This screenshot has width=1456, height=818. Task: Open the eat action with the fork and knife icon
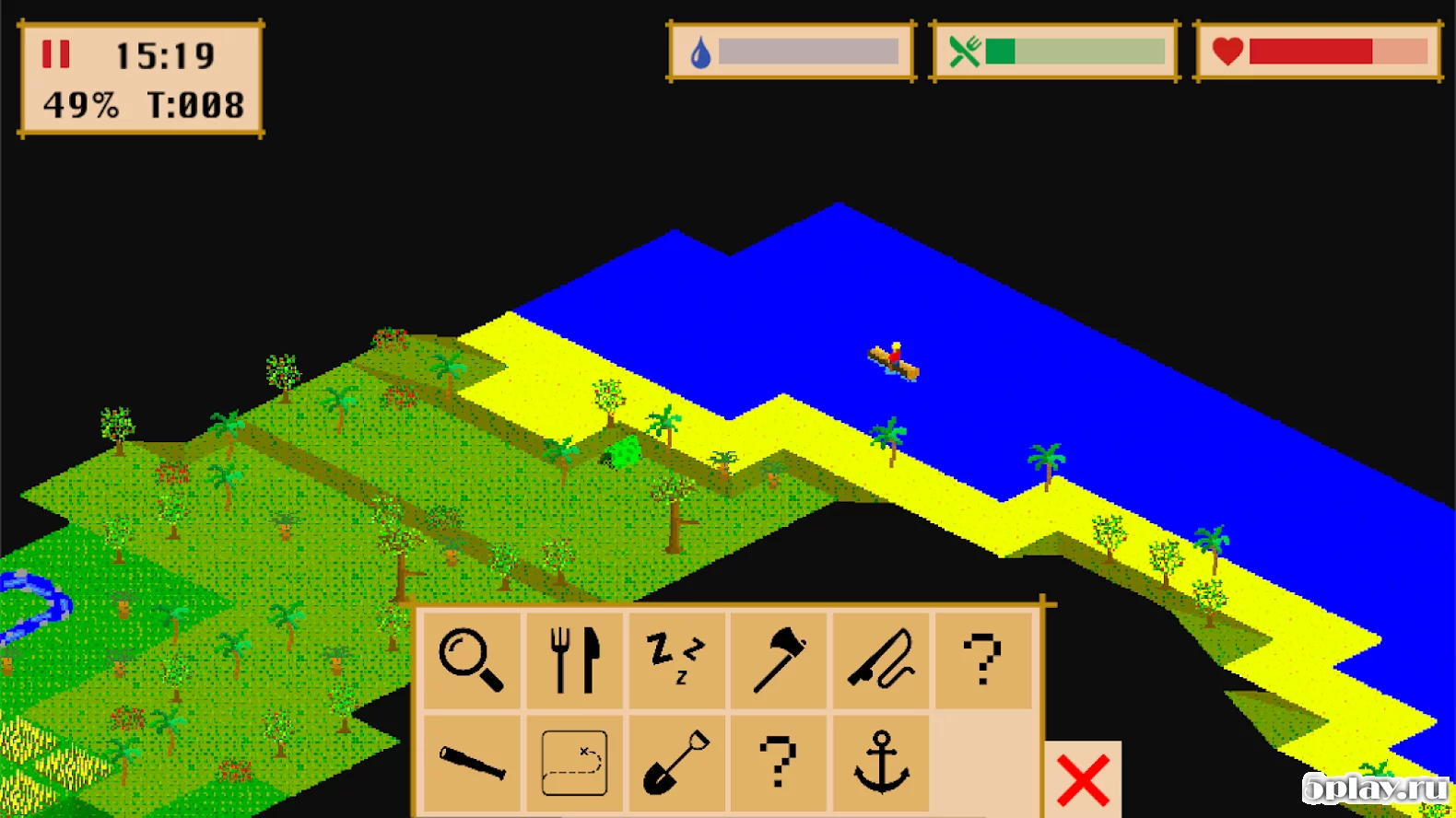point(574,660)
